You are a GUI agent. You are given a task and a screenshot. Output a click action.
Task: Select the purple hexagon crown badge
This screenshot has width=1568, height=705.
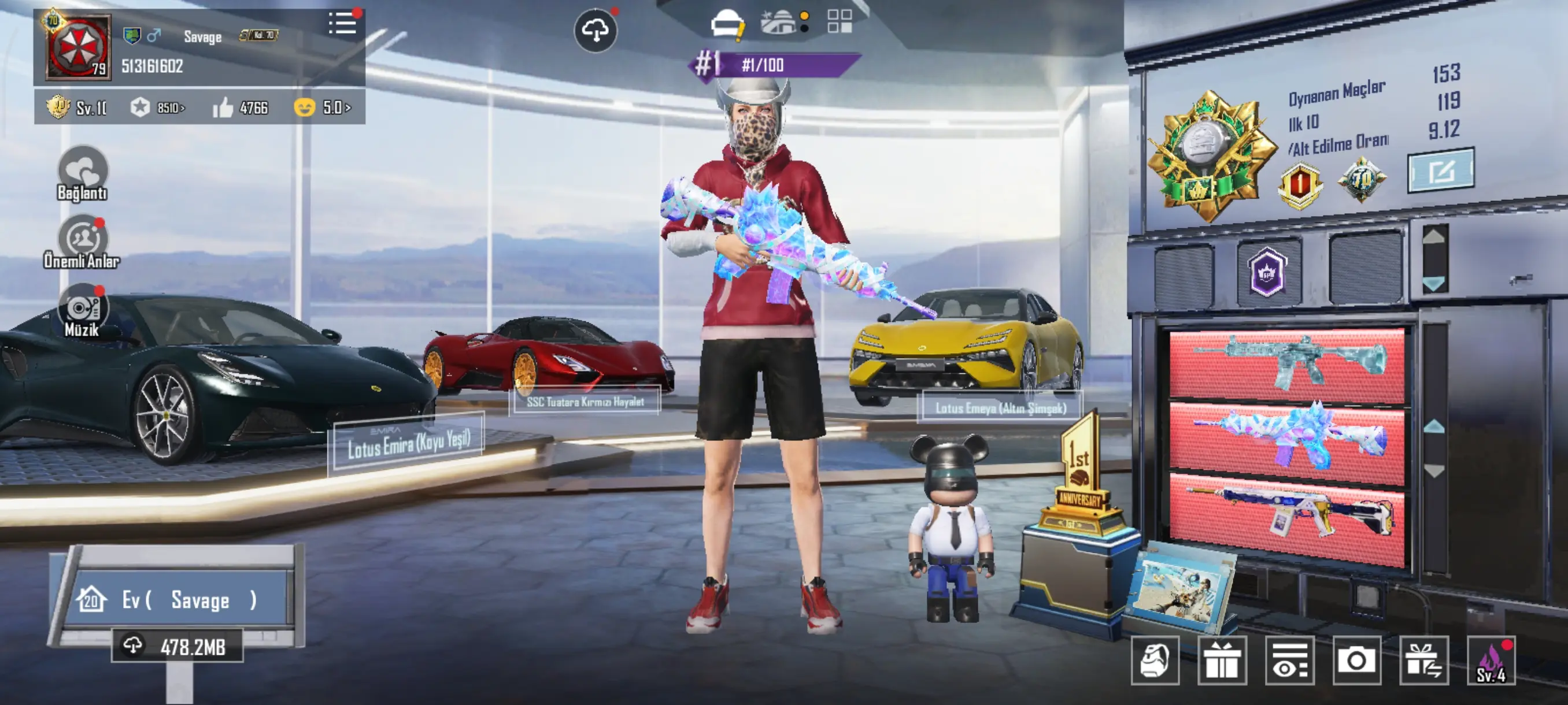pos(1267,272)
